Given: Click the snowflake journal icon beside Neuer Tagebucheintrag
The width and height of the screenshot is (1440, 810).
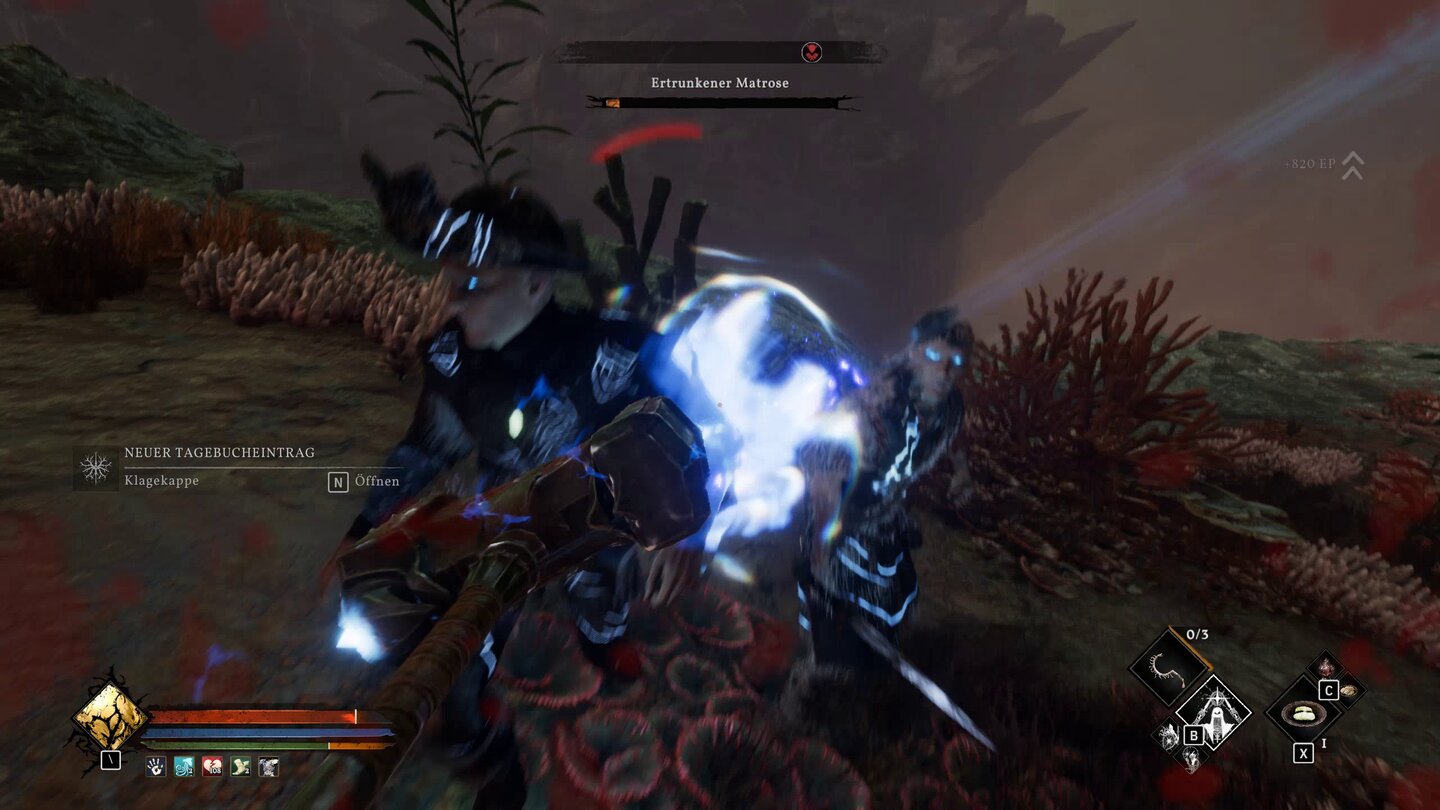Looking at the screenshot, I should pos(96,468).
